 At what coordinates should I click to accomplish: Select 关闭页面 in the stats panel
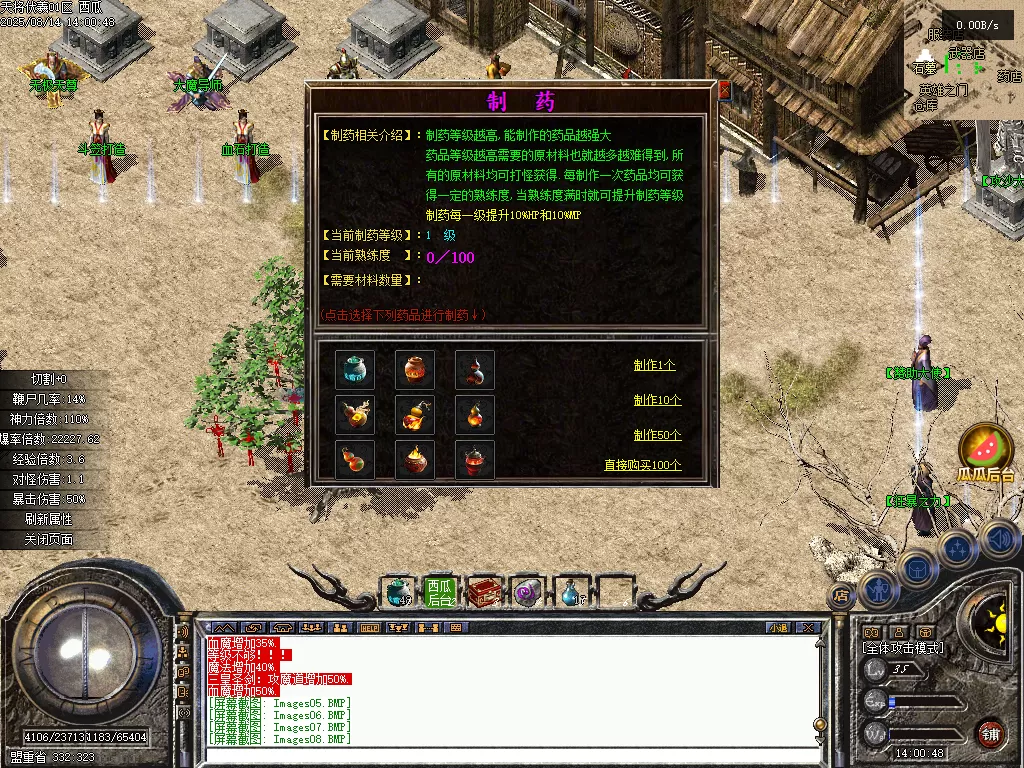coord(49,539)
